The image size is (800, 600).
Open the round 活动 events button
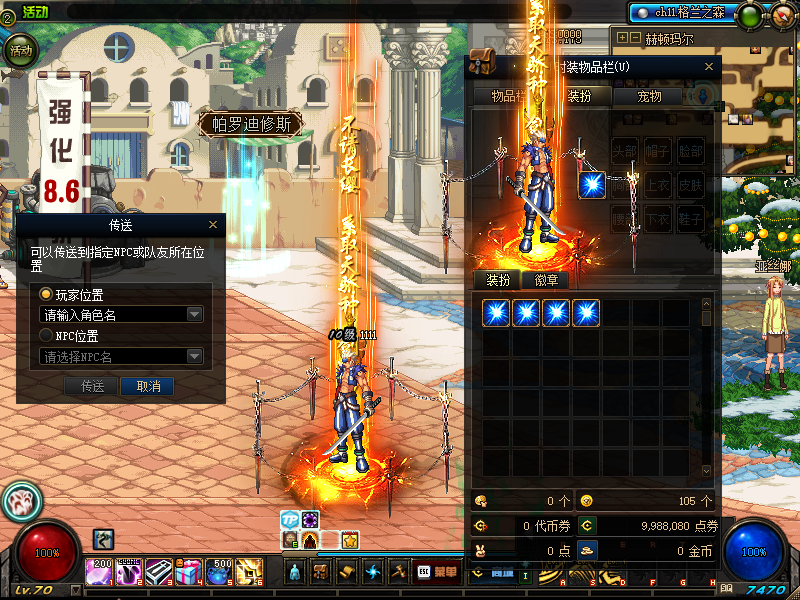click(19, 49)
